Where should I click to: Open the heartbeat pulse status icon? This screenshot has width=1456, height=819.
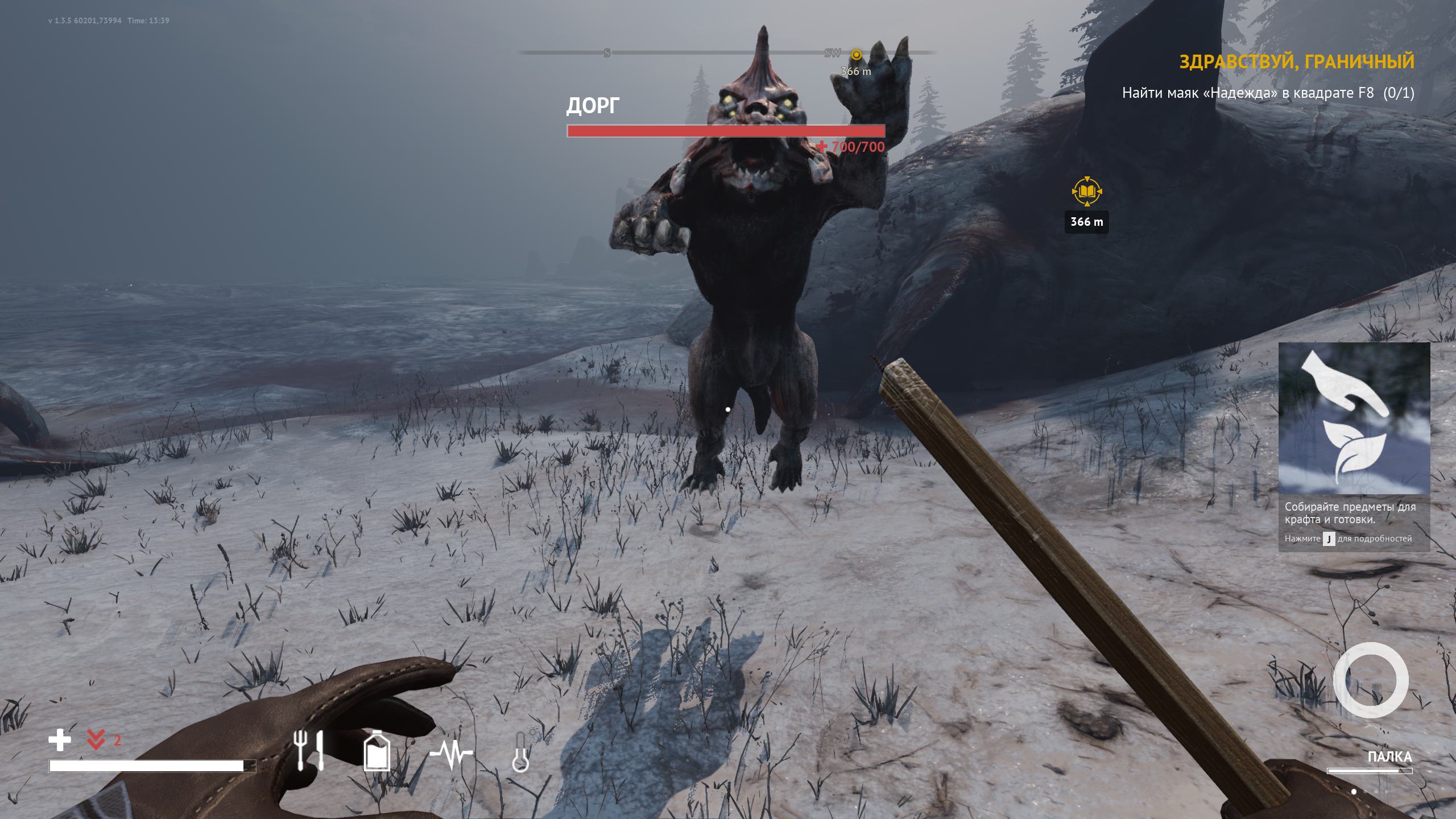tap(451, 753)
